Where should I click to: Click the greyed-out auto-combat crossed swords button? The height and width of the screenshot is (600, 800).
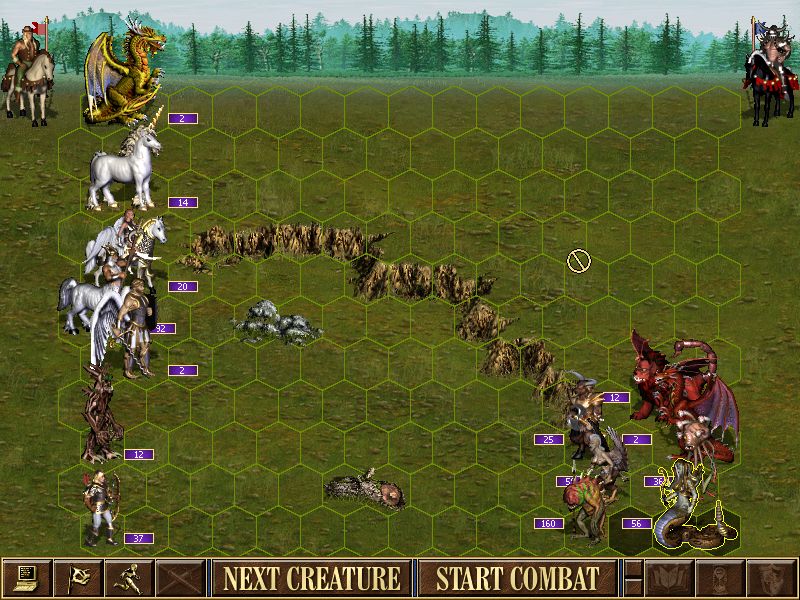coord(182,578)
